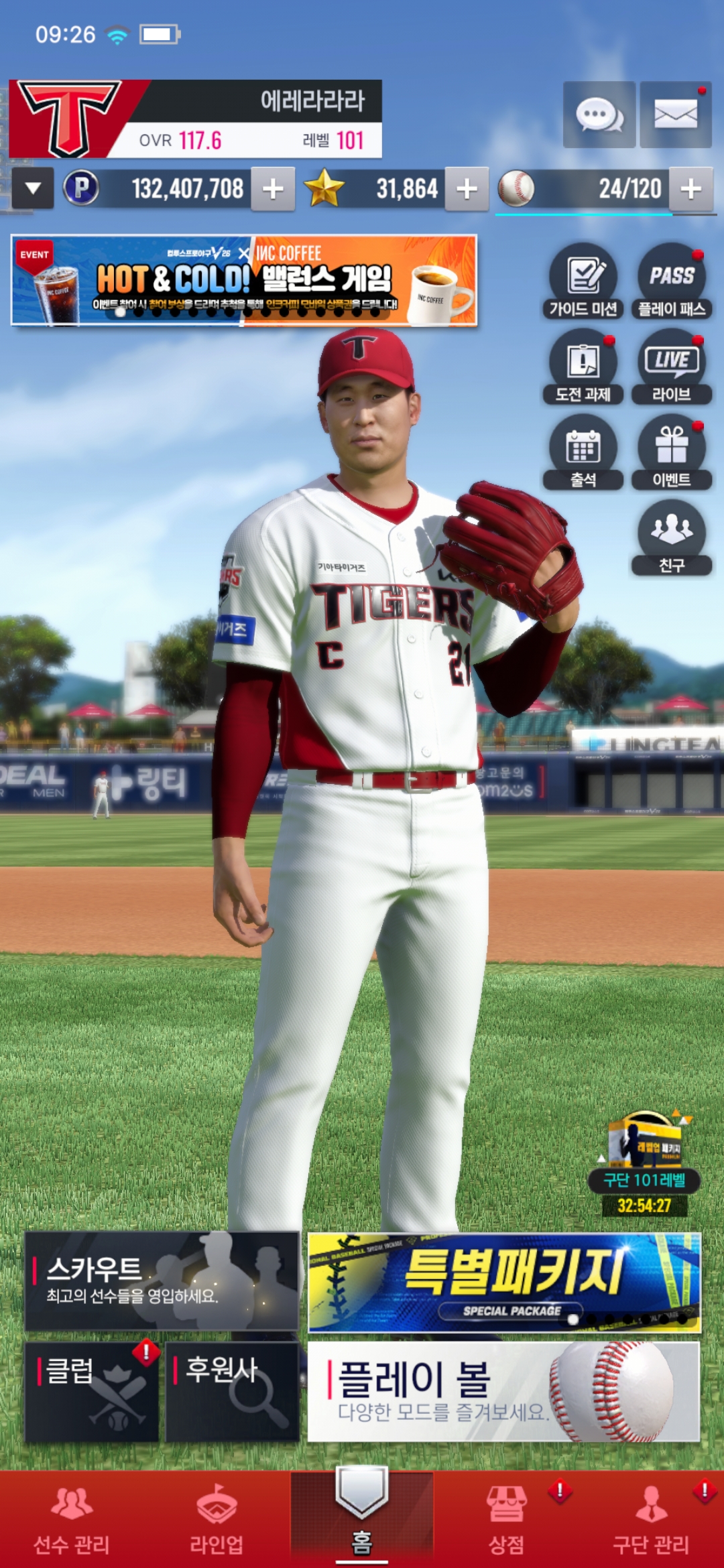The image size is (724, 1568).
Task: Add more P points with plus button
Action: tap(273, 189)
